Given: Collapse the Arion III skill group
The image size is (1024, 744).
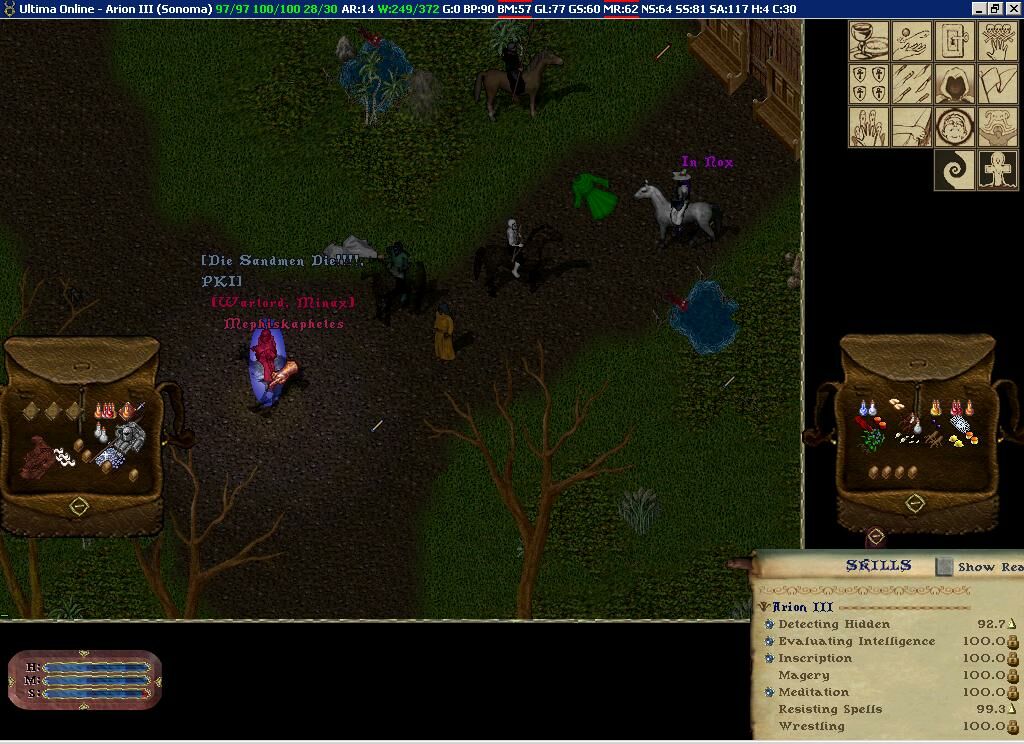Looking at the screenshot, I should tap(764, 607).
